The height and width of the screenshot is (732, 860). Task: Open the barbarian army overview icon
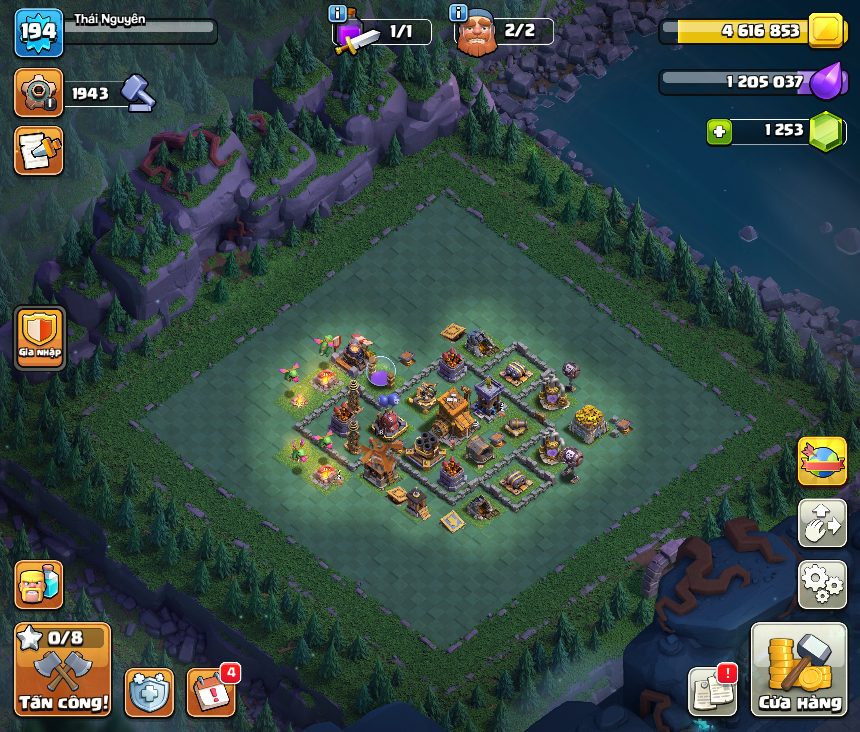coord(39,584)
